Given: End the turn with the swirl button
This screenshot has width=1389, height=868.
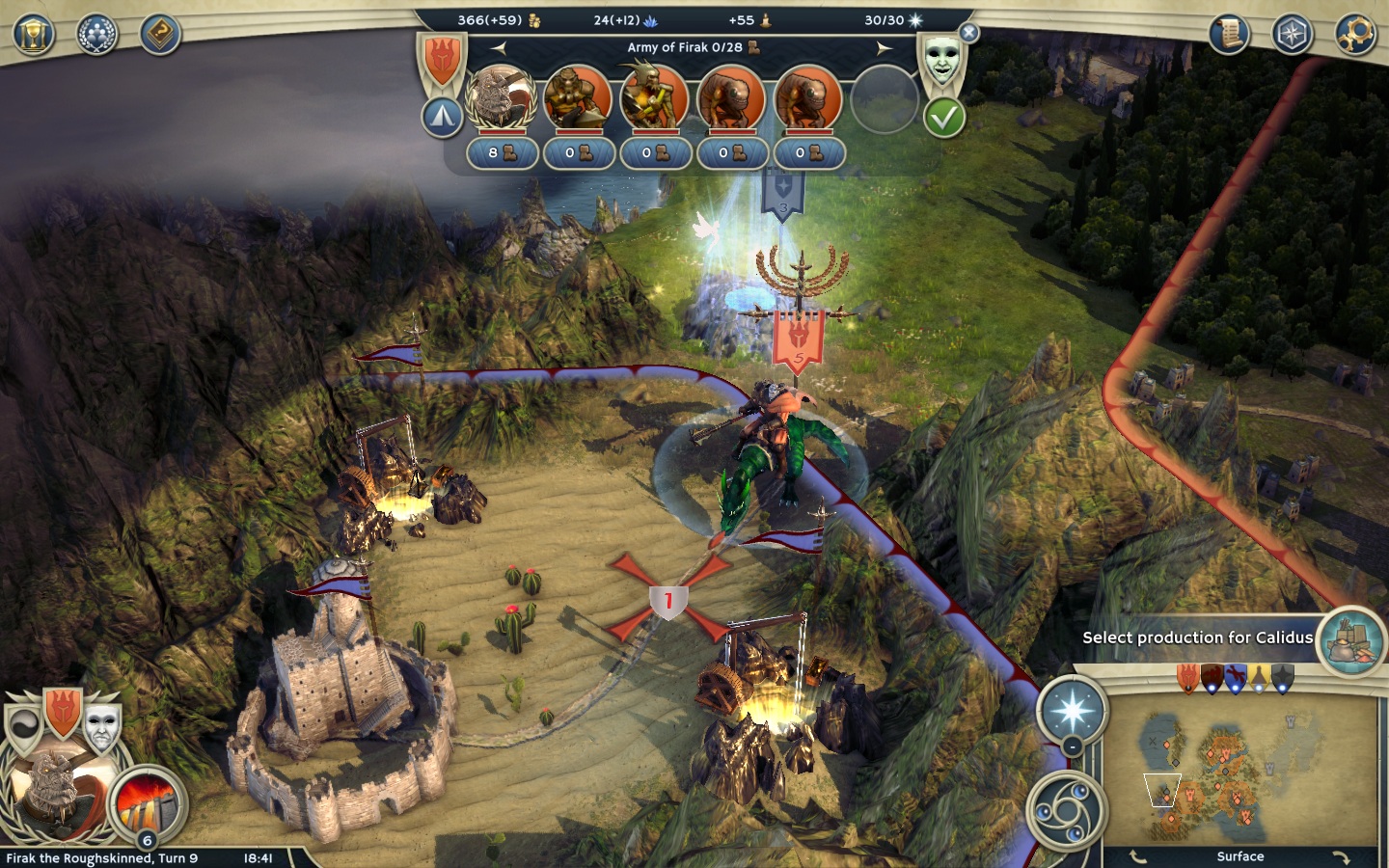Looking at the screenshot, I should [1065, 810].
